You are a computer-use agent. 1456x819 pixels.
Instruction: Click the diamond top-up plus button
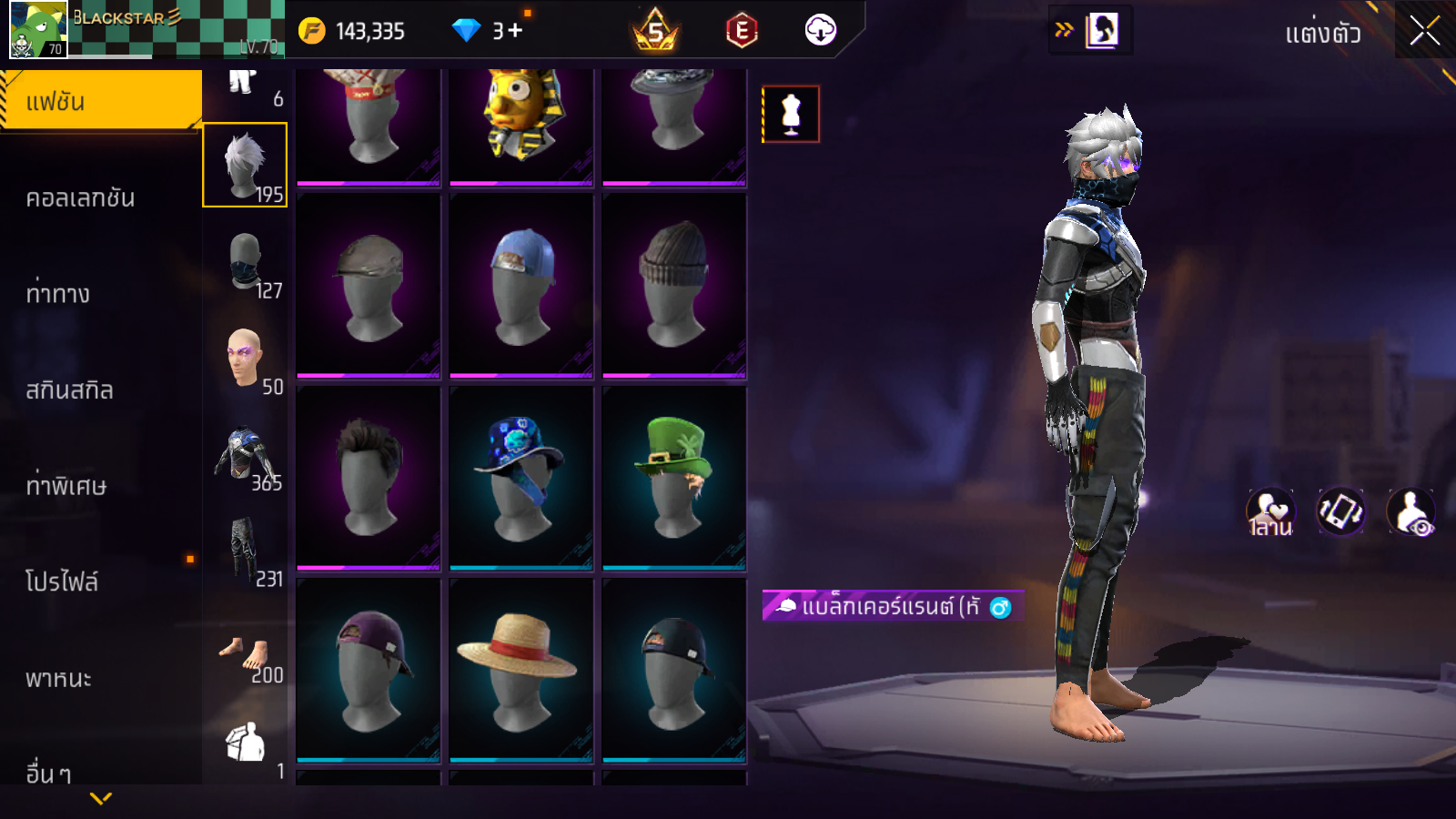click(515, 31)
